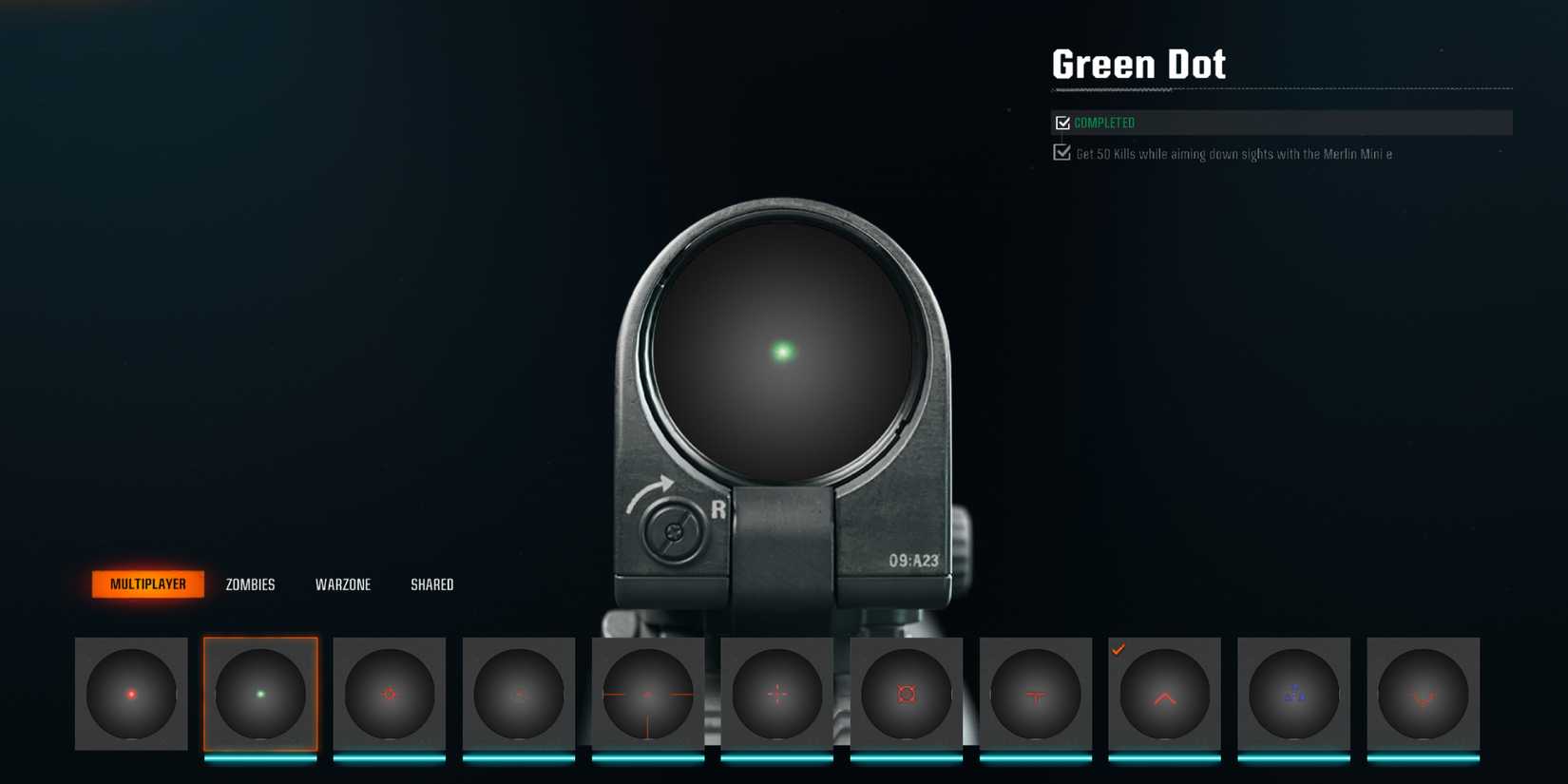Switch to the WARZONE tab
1568x784 pixels.
point(344,584)
